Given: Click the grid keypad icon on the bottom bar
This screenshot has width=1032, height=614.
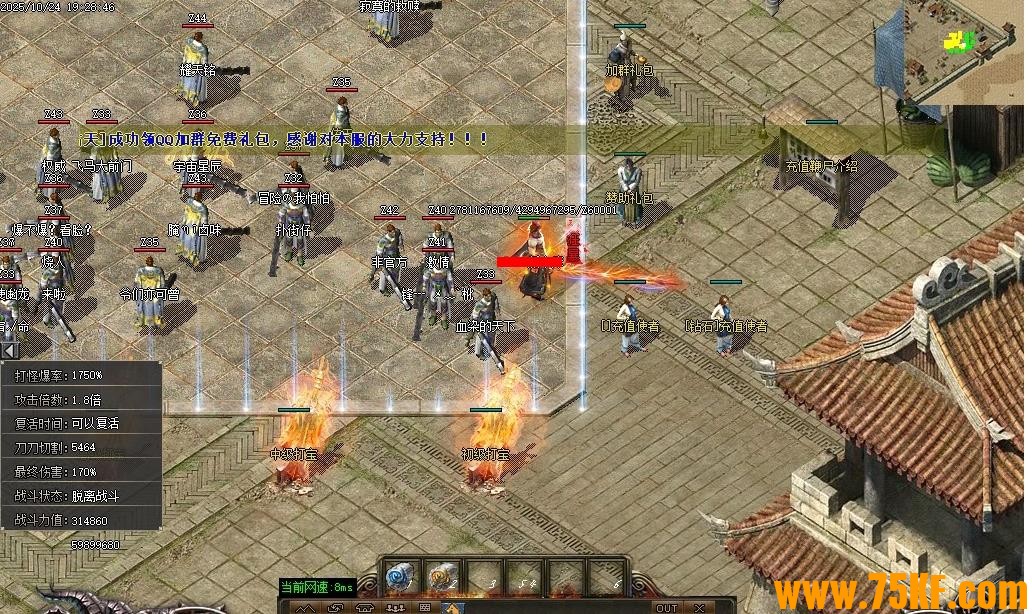Looking at the screenshot, I should coord(424,607).
